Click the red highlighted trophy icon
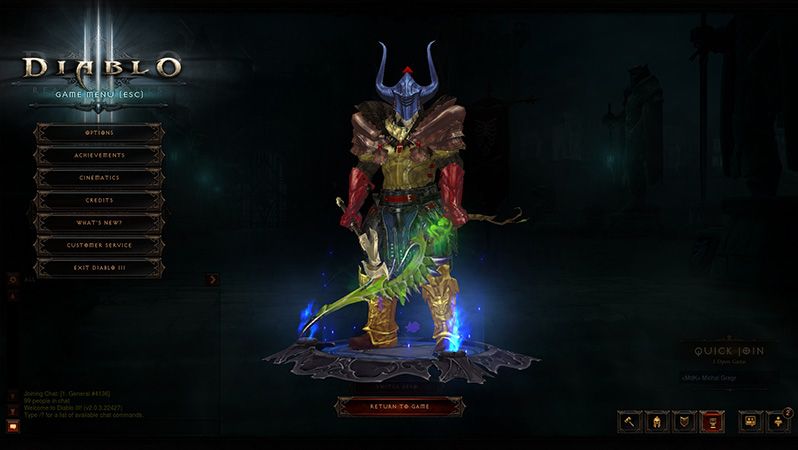 coord(712,422)
